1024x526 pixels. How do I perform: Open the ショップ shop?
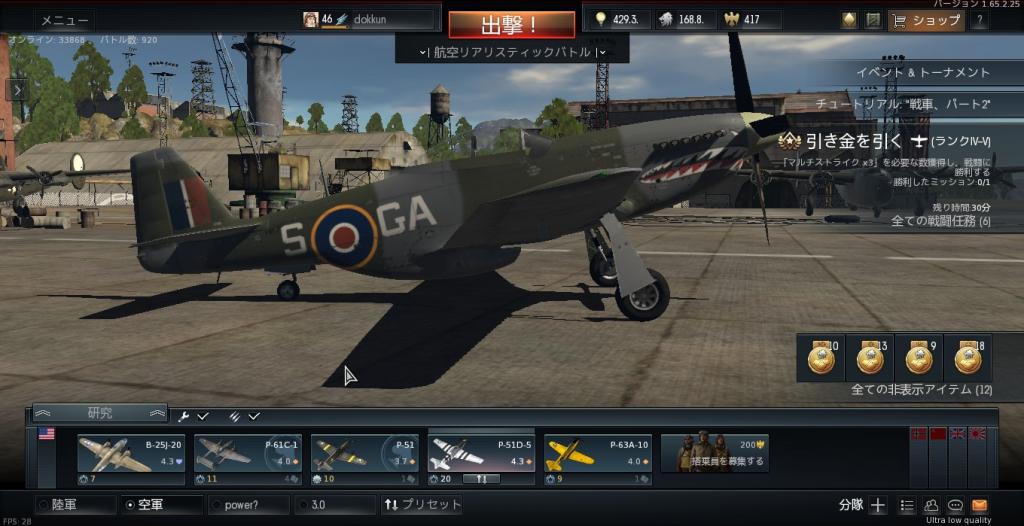[x=926, y=20]
